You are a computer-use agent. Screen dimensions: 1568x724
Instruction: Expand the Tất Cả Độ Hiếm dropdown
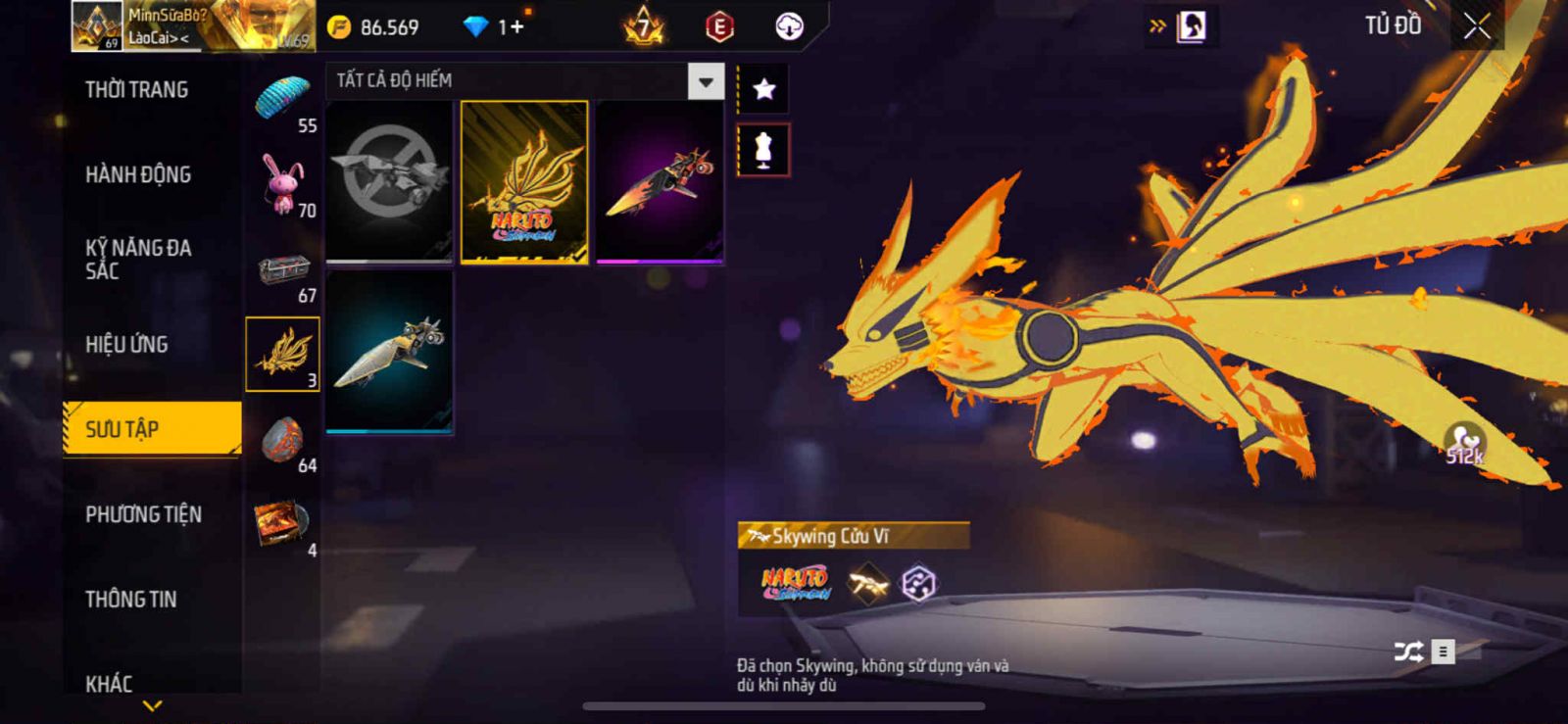706,81
